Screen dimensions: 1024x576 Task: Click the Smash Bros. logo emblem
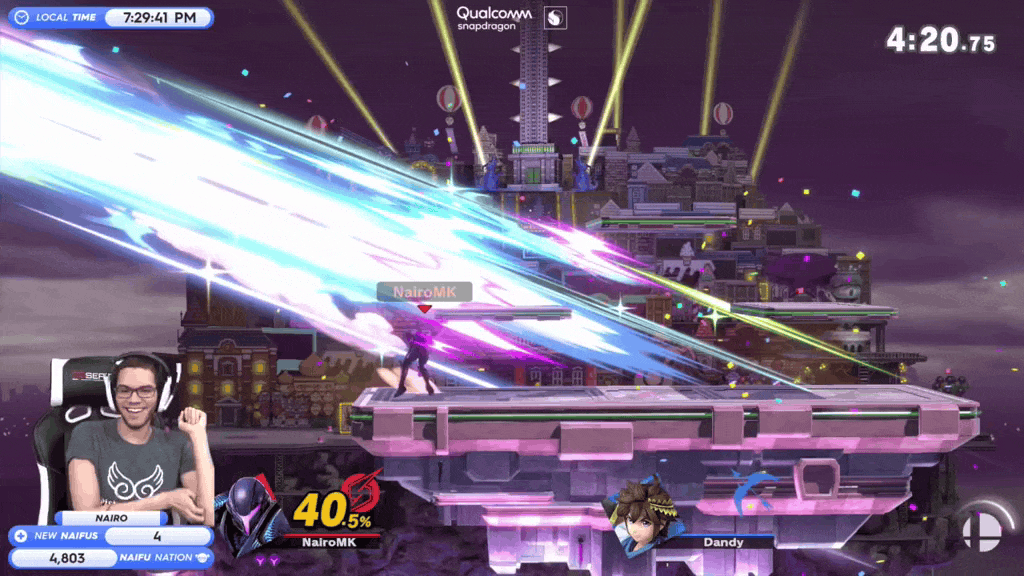tap(980, 530)
